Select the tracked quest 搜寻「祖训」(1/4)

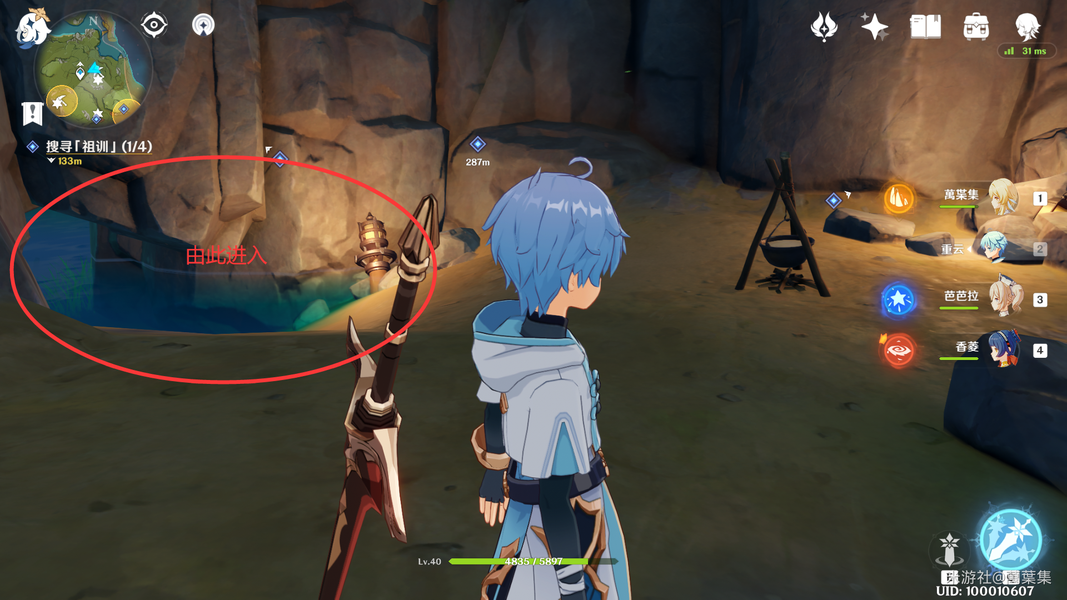tap(98, 147)
